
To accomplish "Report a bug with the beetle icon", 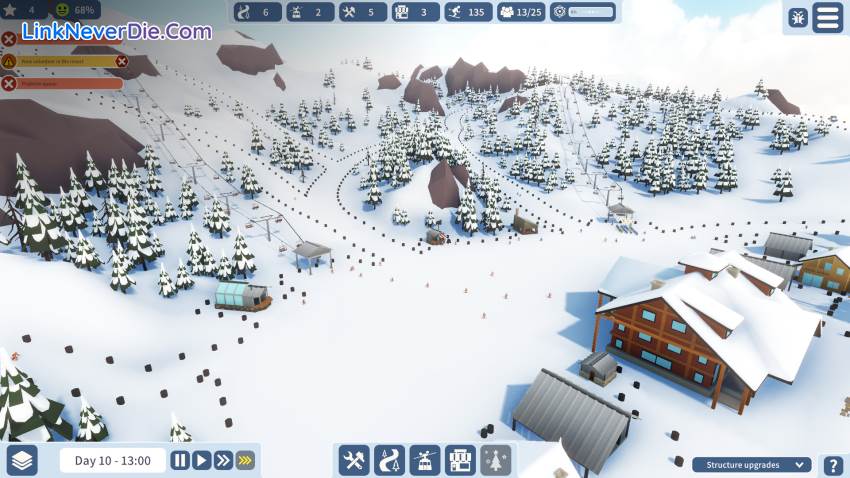I will point(797,17).
